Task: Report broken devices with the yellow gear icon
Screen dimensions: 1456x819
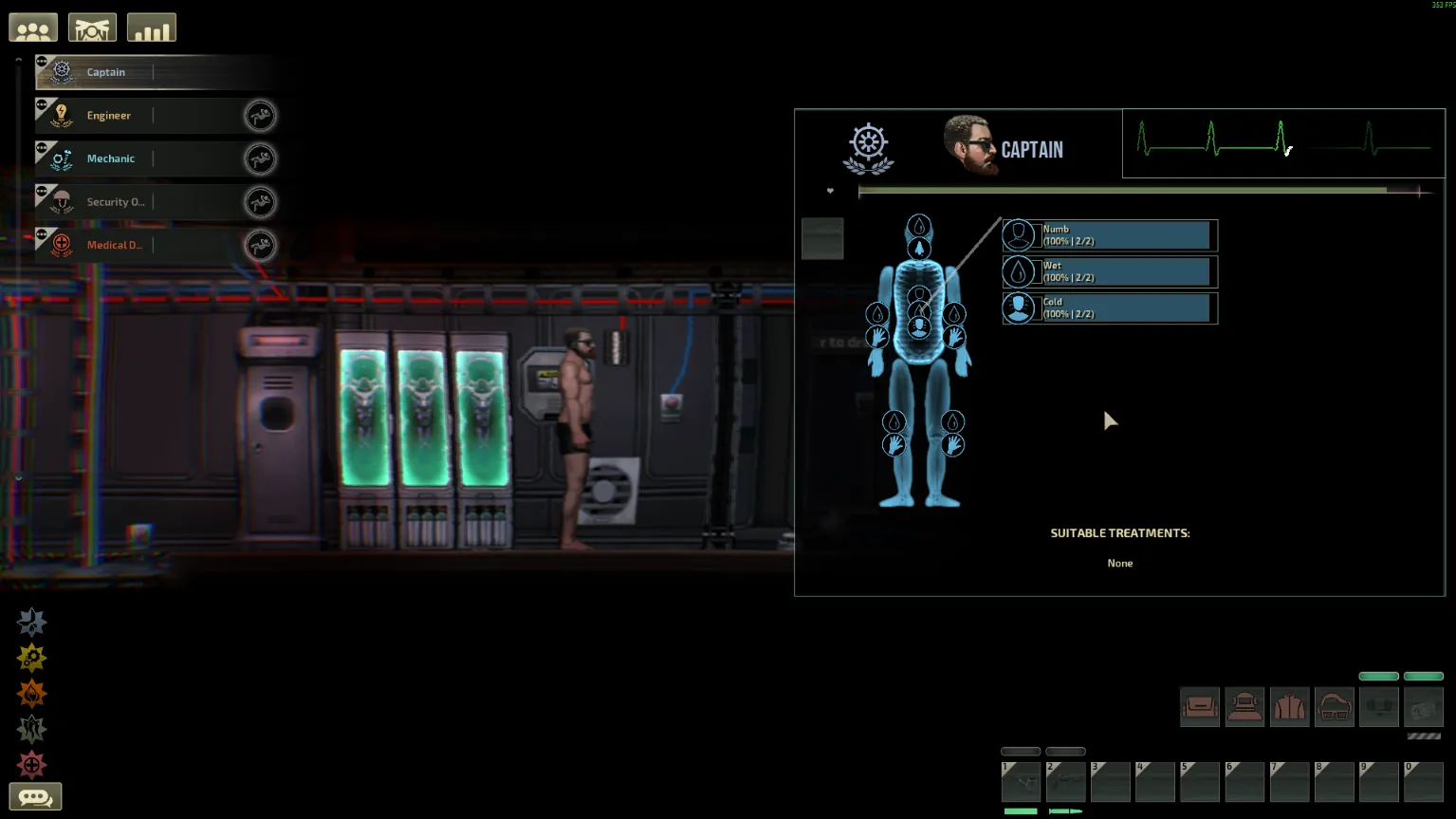Action: (31, 658)
